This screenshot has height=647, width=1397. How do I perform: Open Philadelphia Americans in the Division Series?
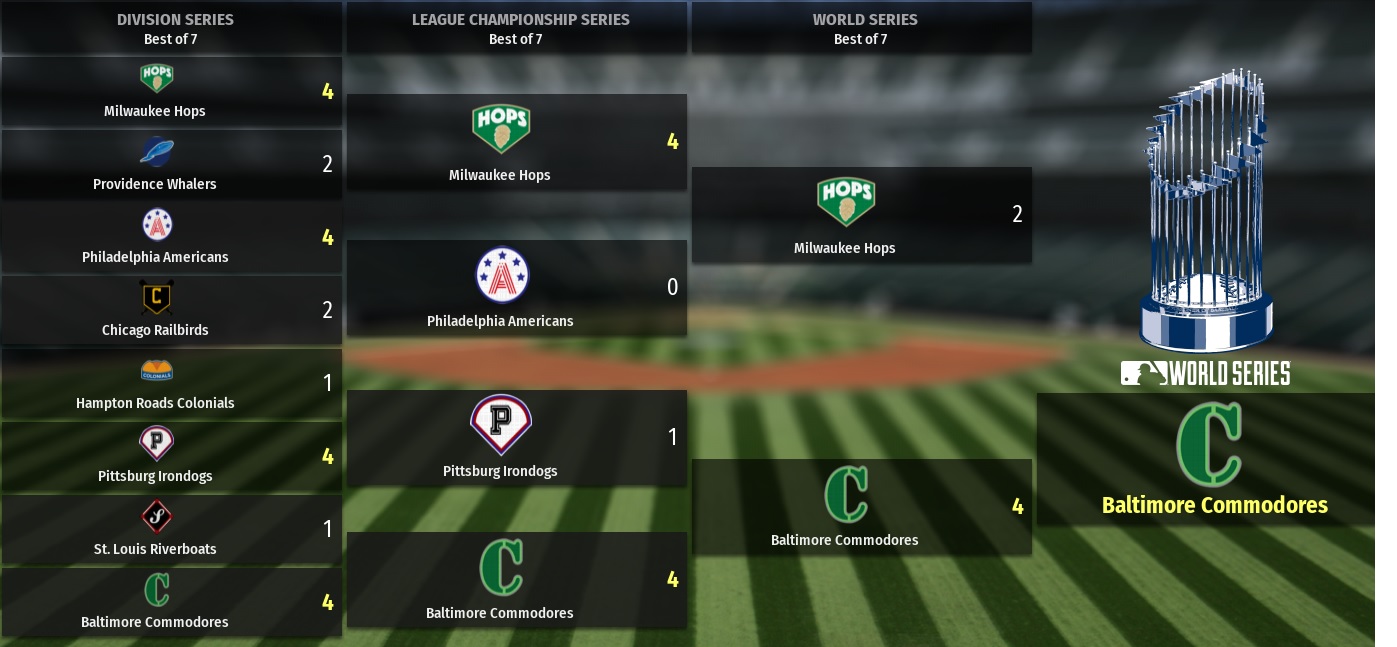[171, 238]
